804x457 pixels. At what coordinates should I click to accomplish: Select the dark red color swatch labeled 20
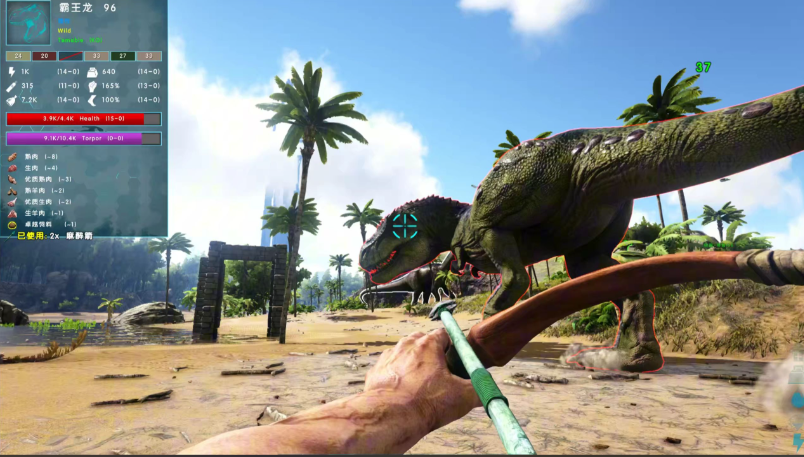click(x=44, y=56)
